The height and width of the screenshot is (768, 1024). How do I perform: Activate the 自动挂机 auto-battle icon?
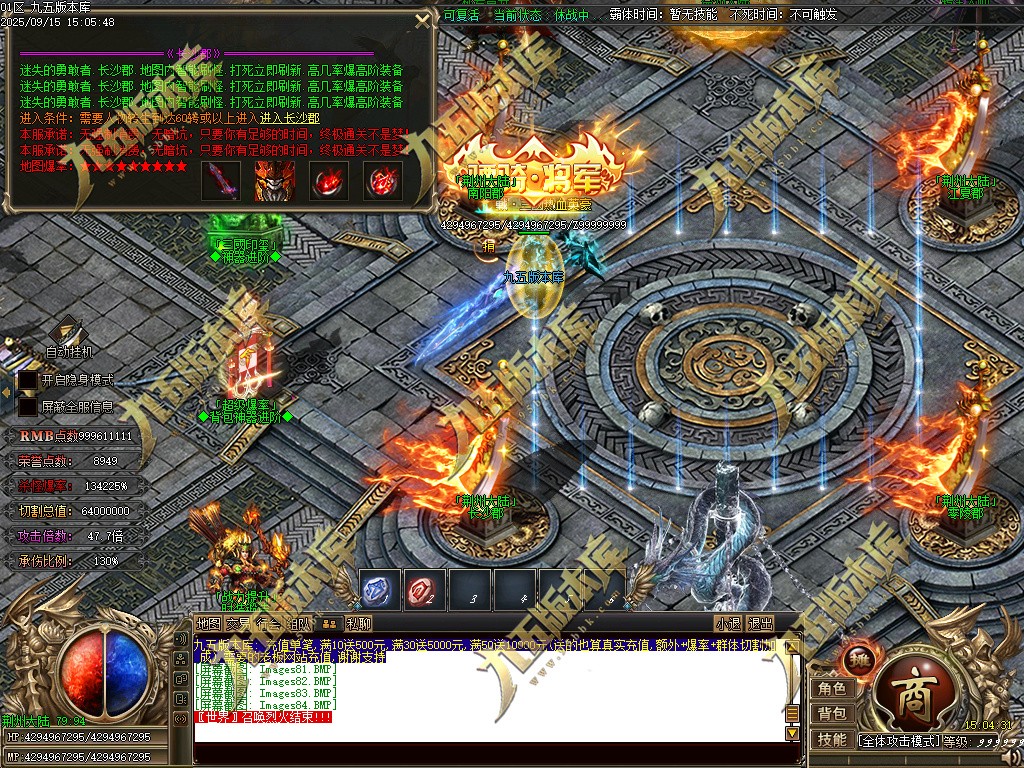[x=68, y=332]
